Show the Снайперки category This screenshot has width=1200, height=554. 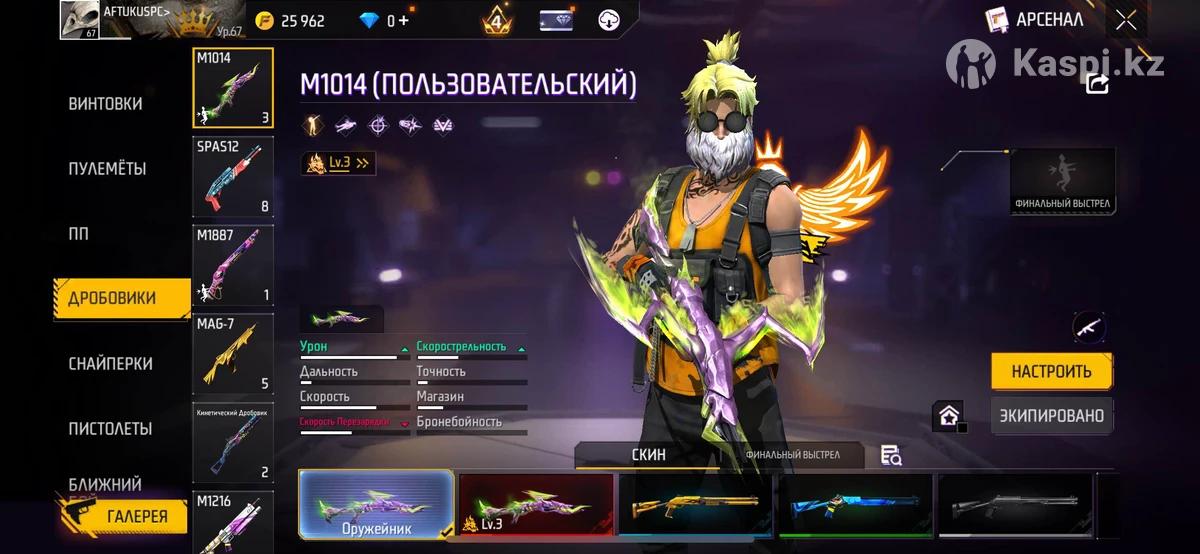coord(110,364)
